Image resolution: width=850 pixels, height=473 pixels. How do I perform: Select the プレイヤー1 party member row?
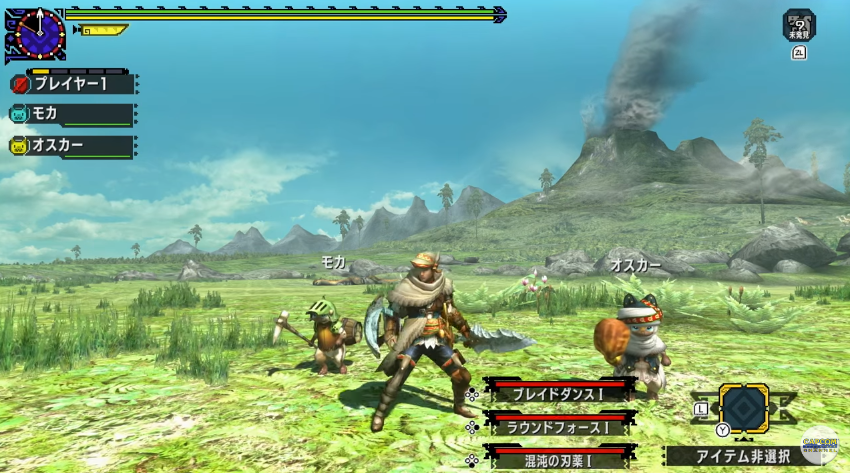click(72, 85)
